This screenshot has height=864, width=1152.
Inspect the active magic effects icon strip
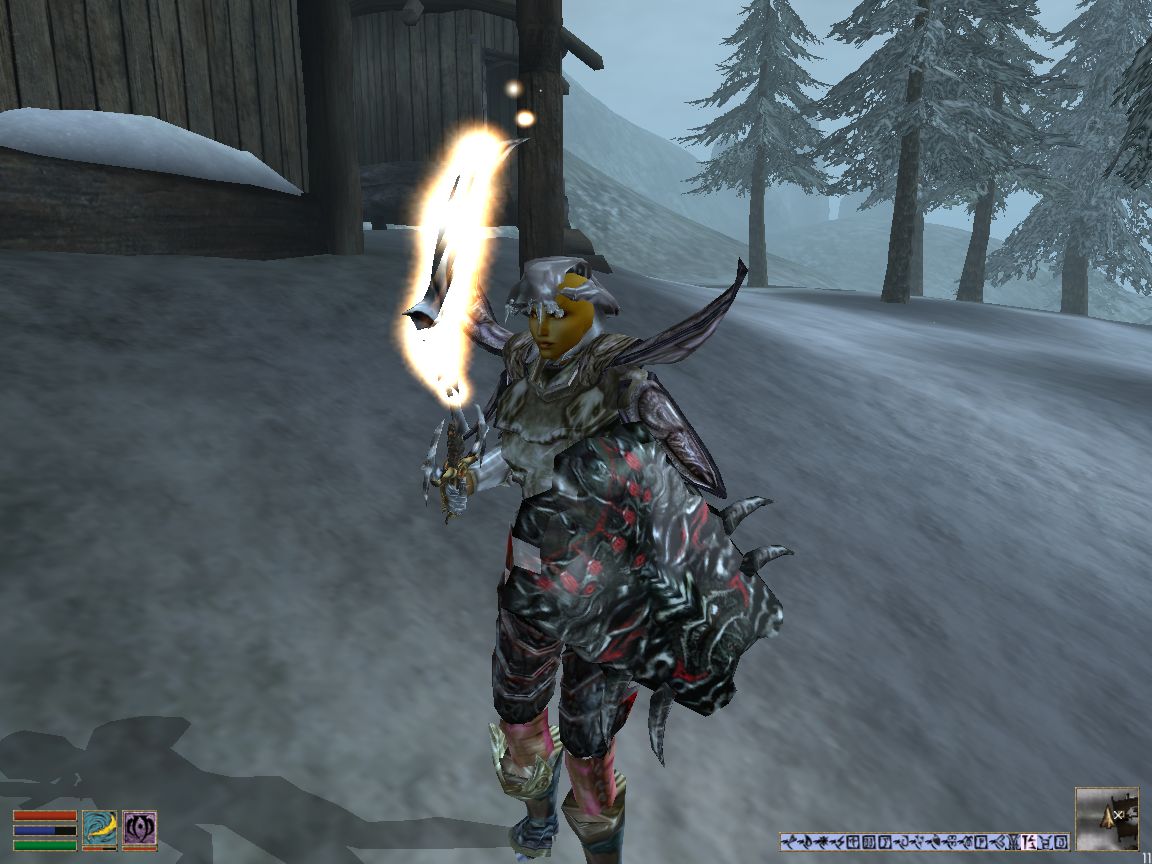point(924,841)
